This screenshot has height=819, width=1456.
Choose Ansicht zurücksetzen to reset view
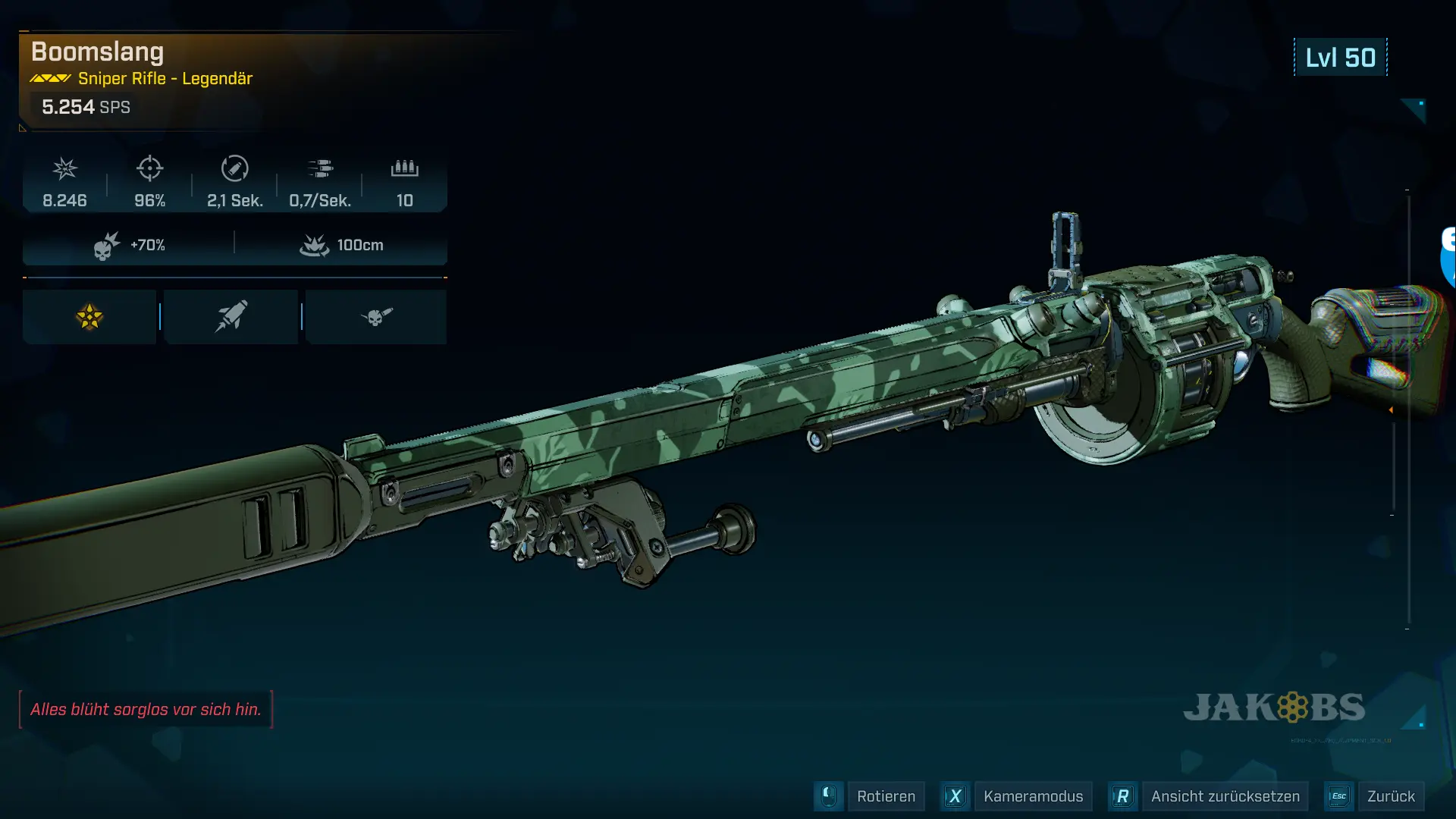(x=1224, y=796)
